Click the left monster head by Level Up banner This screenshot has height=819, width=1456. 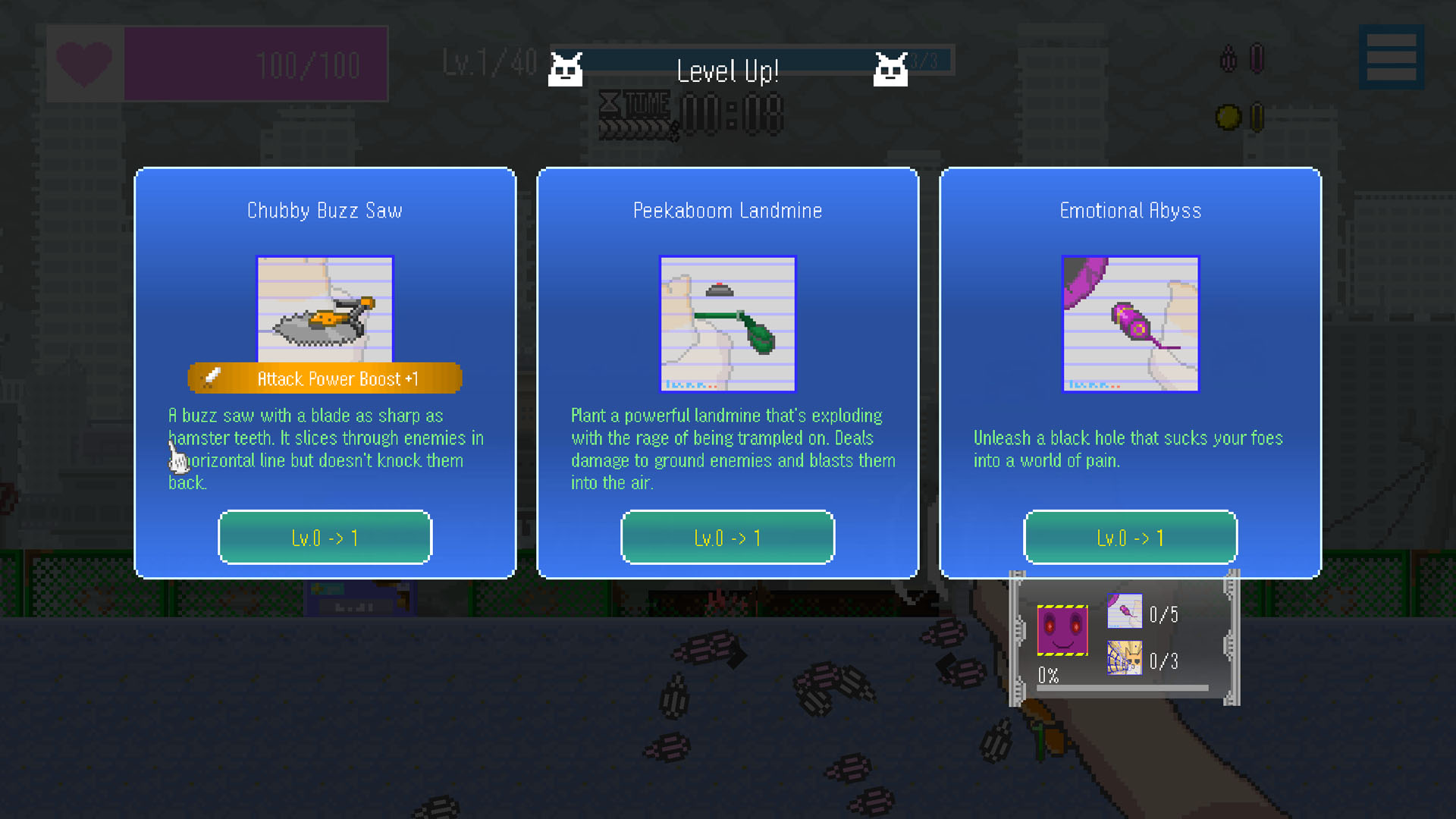[x=566, y=68]
